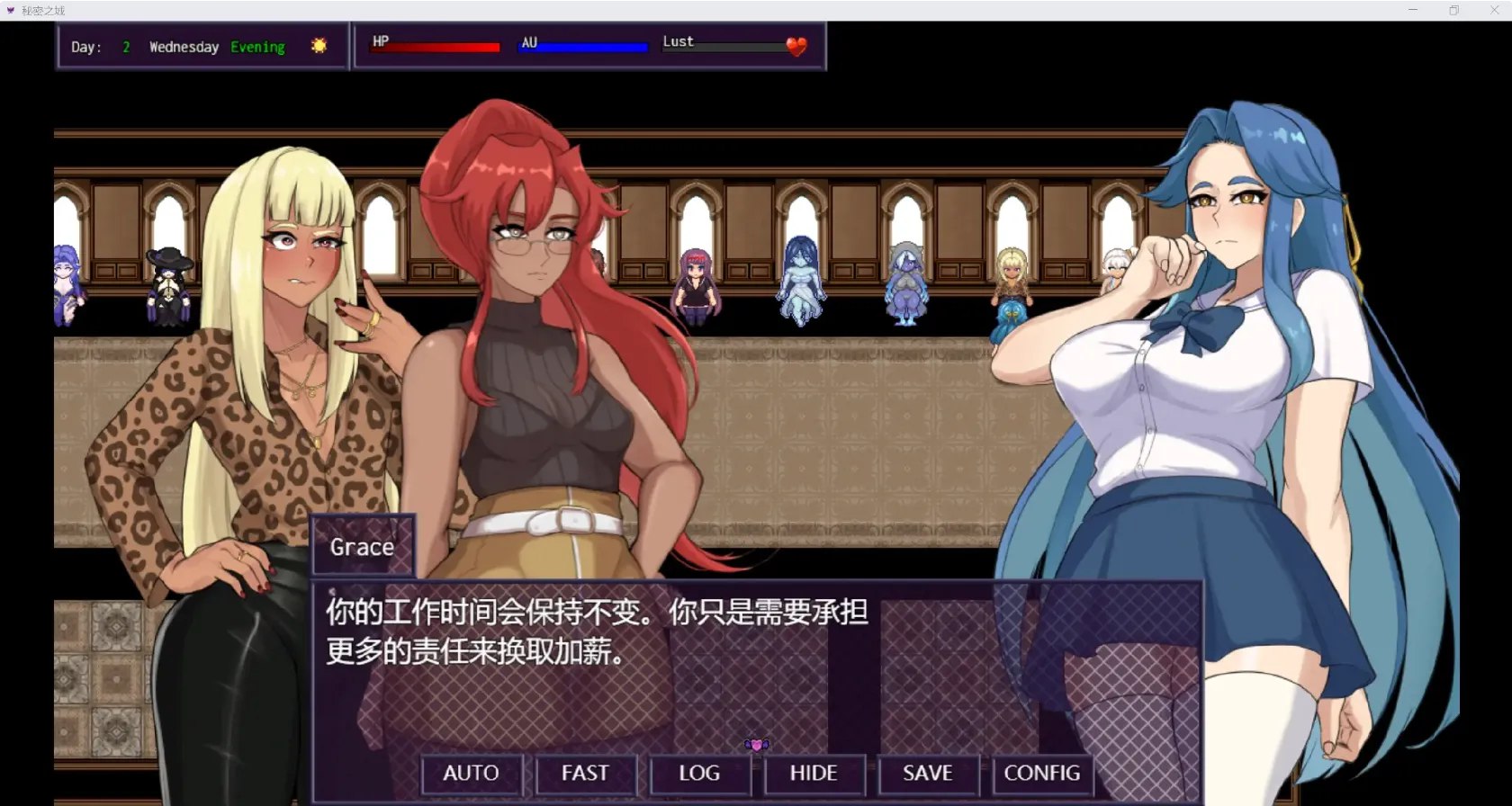Click the heart icon beside the Lust bar
The width and height of the screenshot is (1512, 806).
coord(796,46)
